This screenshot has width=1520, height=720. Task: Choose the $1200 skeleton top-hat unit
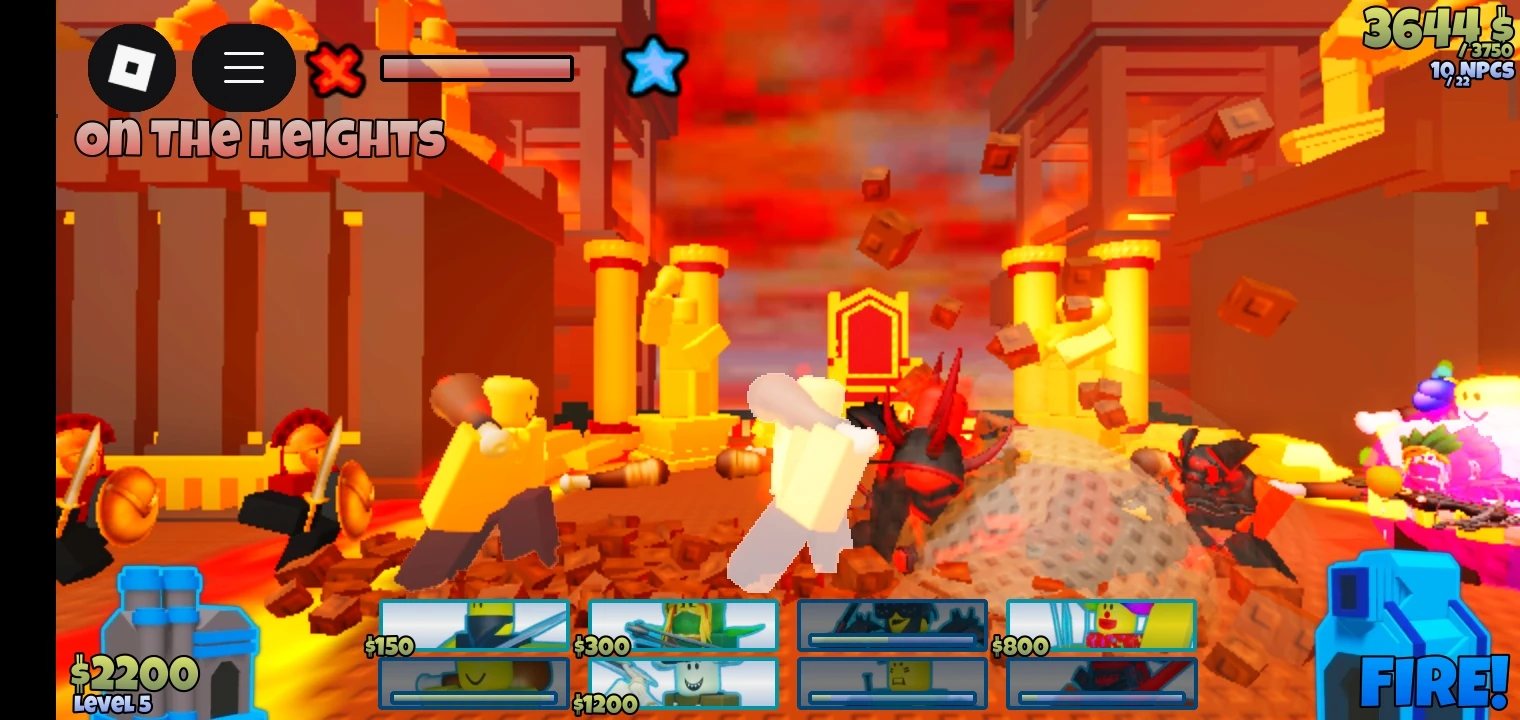click(x=684, y=681)
